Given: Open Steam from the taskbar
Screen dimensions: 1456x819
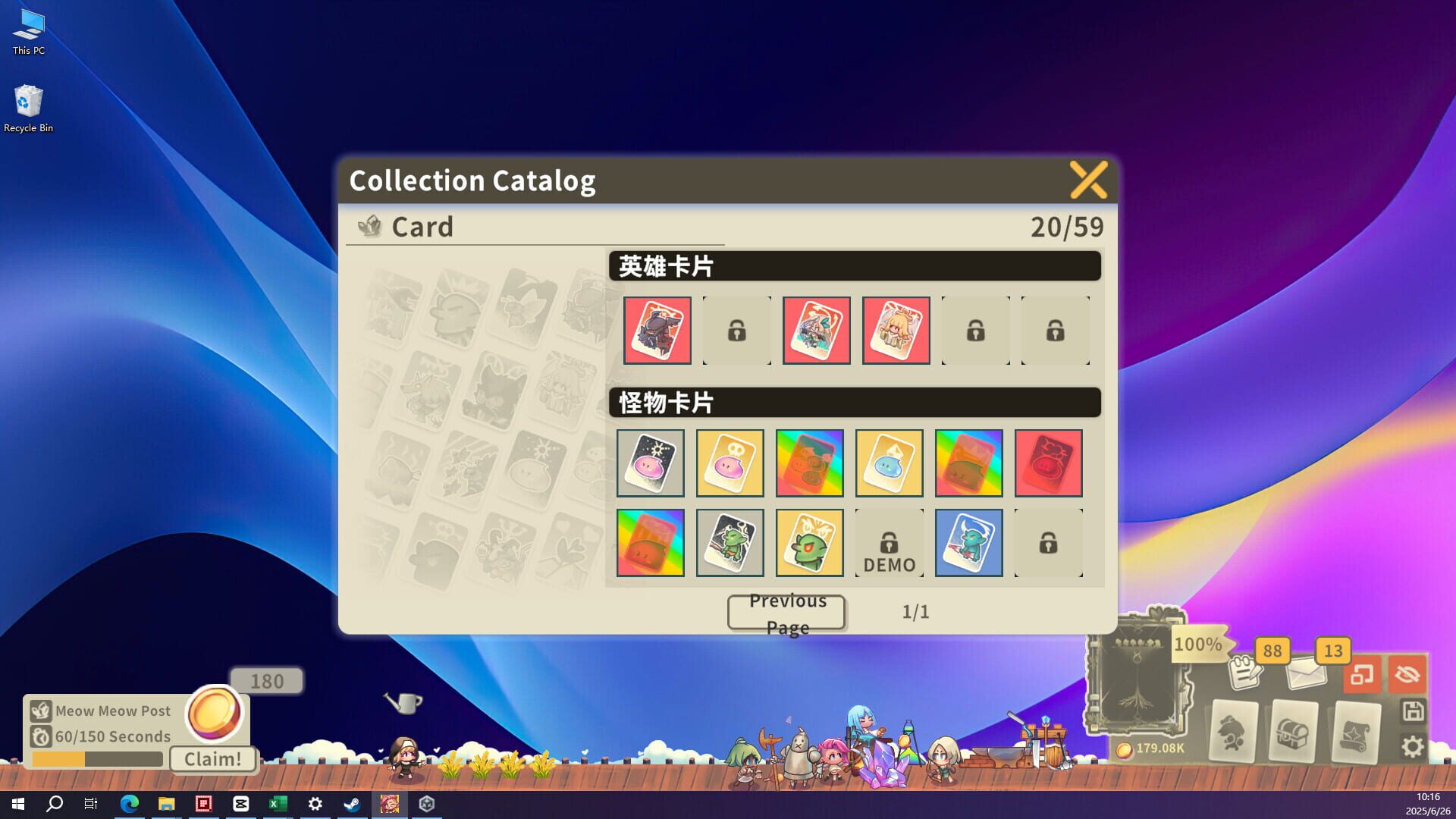Looking at the screenshot, I should pyautogui.click(x=352, y=805).
